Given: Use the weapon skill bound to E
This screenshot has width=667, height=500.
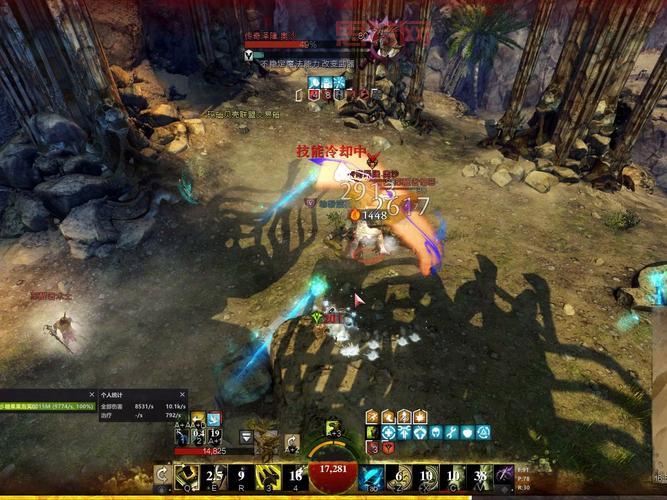Looking at the screenshot, I should tap(214, 475).
